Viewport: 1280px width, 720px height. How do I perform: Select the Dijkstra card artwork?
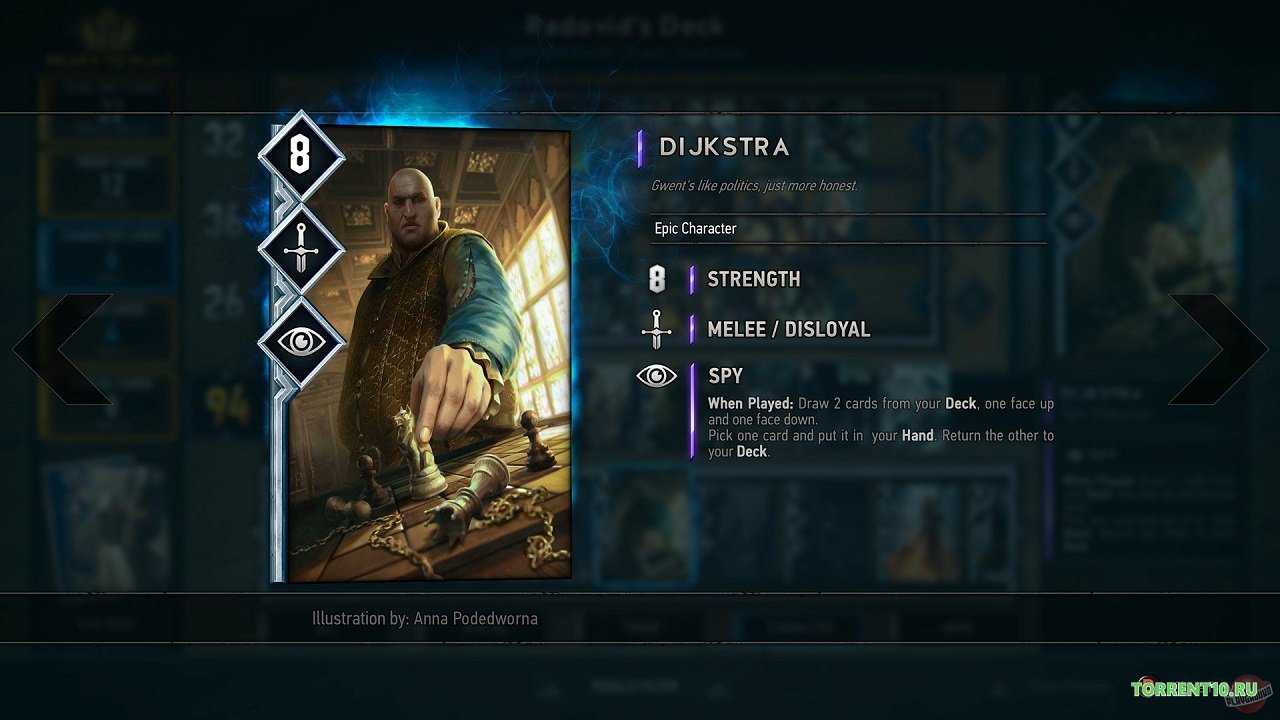(430, 355)
